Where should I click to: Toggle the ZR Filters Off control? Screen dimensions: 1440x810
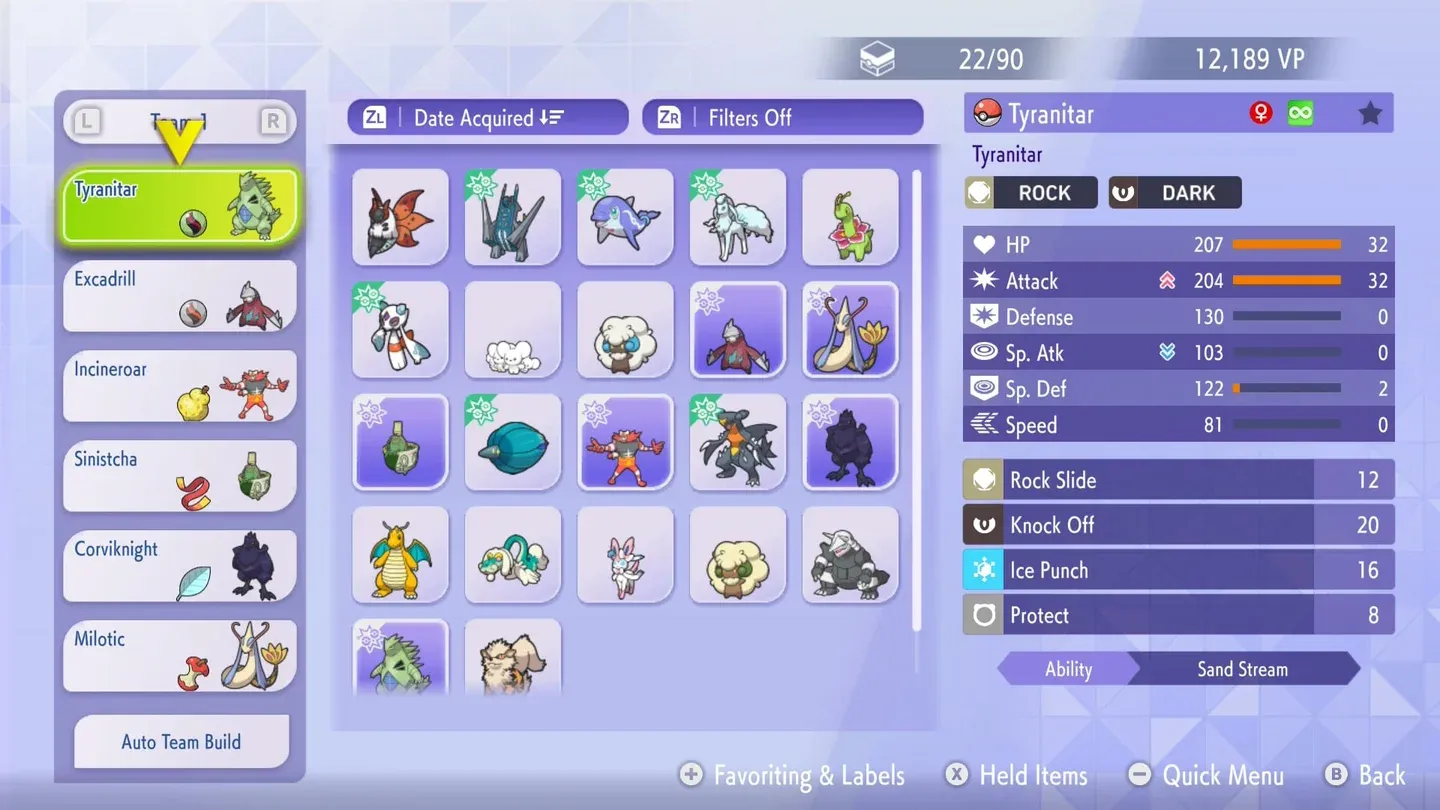pyautogui.click(x=783, y=117)
